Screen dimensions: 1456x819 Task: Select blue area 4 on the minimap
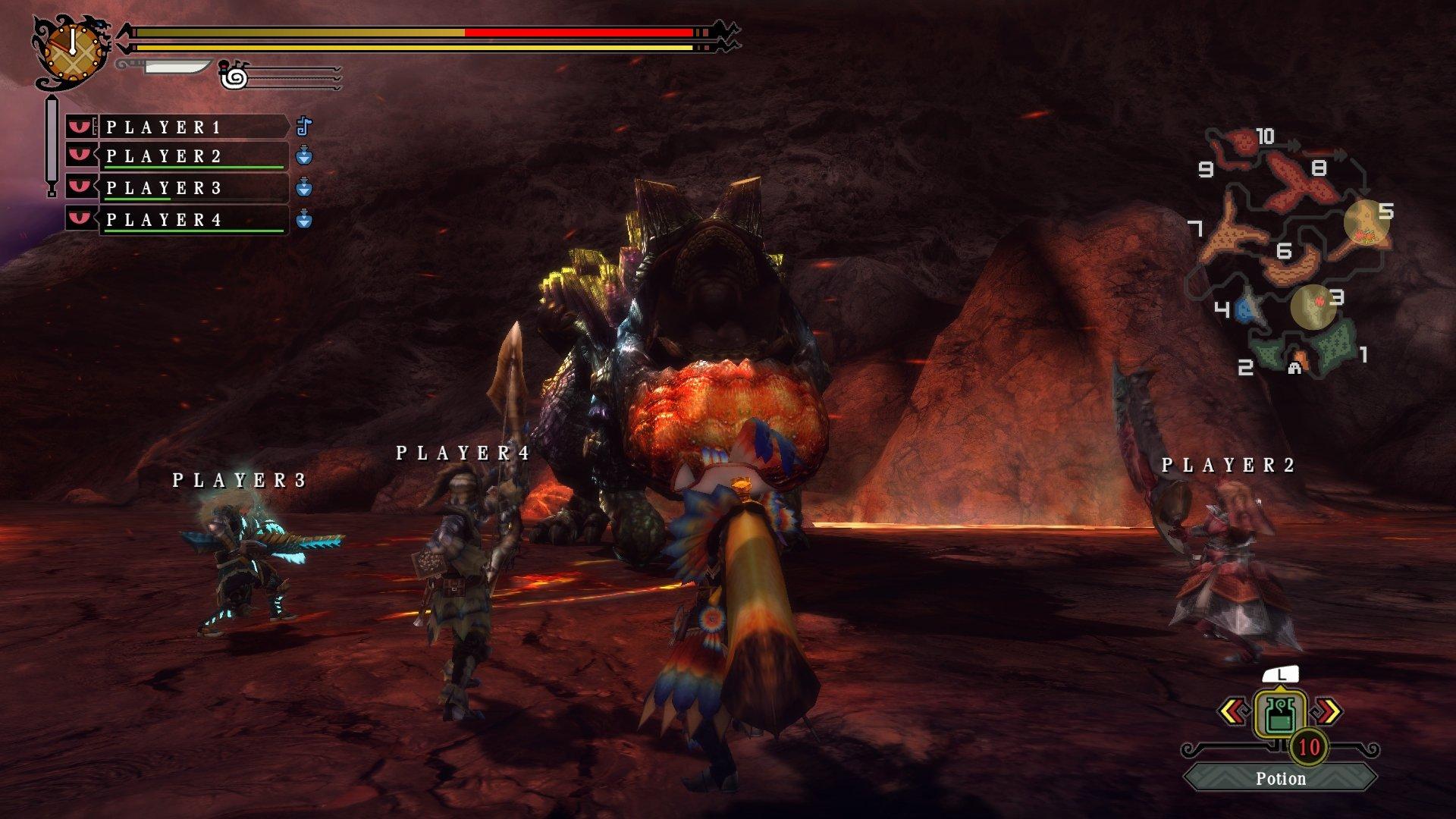[1247, 309]
